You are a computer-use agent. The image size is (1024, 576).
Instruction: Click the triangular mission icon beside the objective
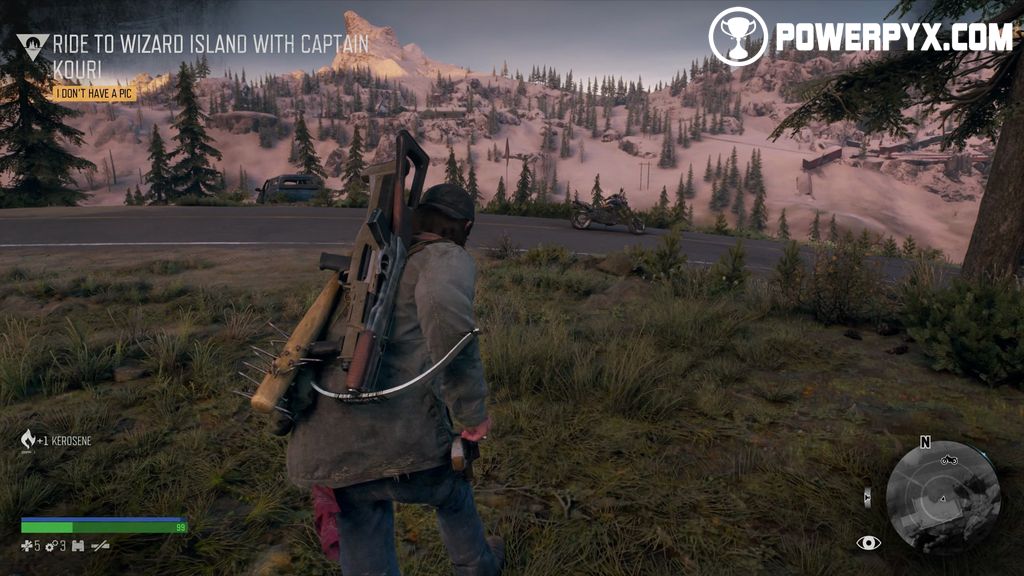pyautogui.click(x=32, y=46)
